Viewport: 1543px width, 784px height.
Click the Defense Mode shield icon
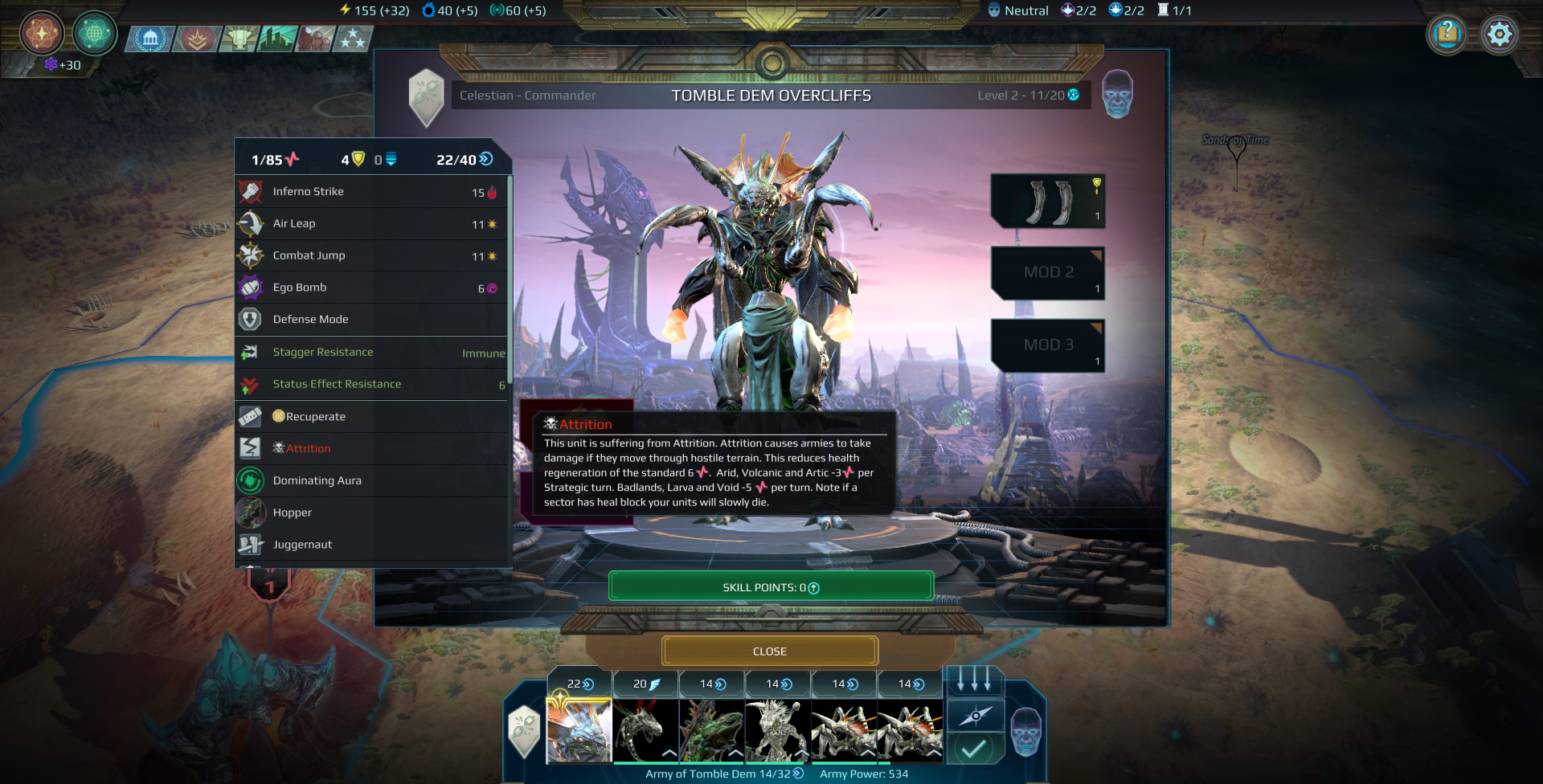click(x=251, y=319)
